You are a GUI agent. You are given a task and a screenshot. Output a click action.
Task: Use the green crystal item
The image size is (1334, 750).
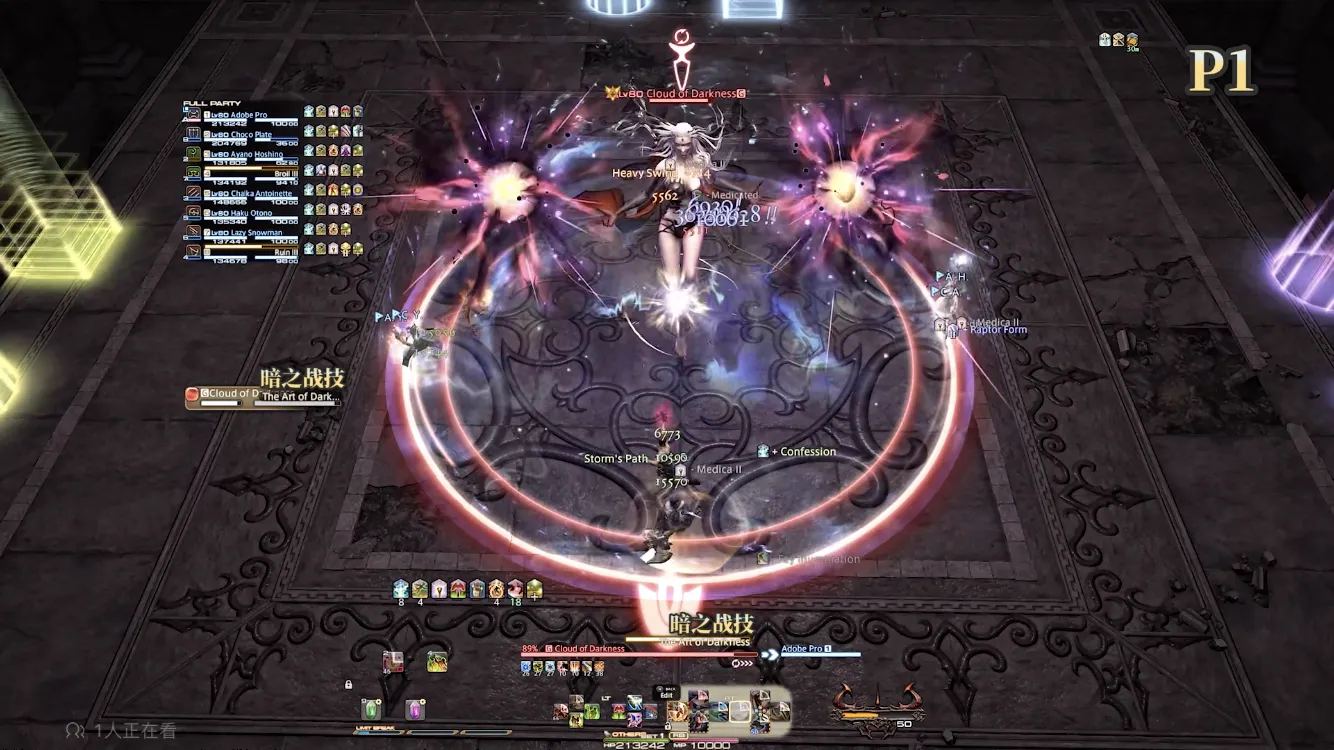371,708
